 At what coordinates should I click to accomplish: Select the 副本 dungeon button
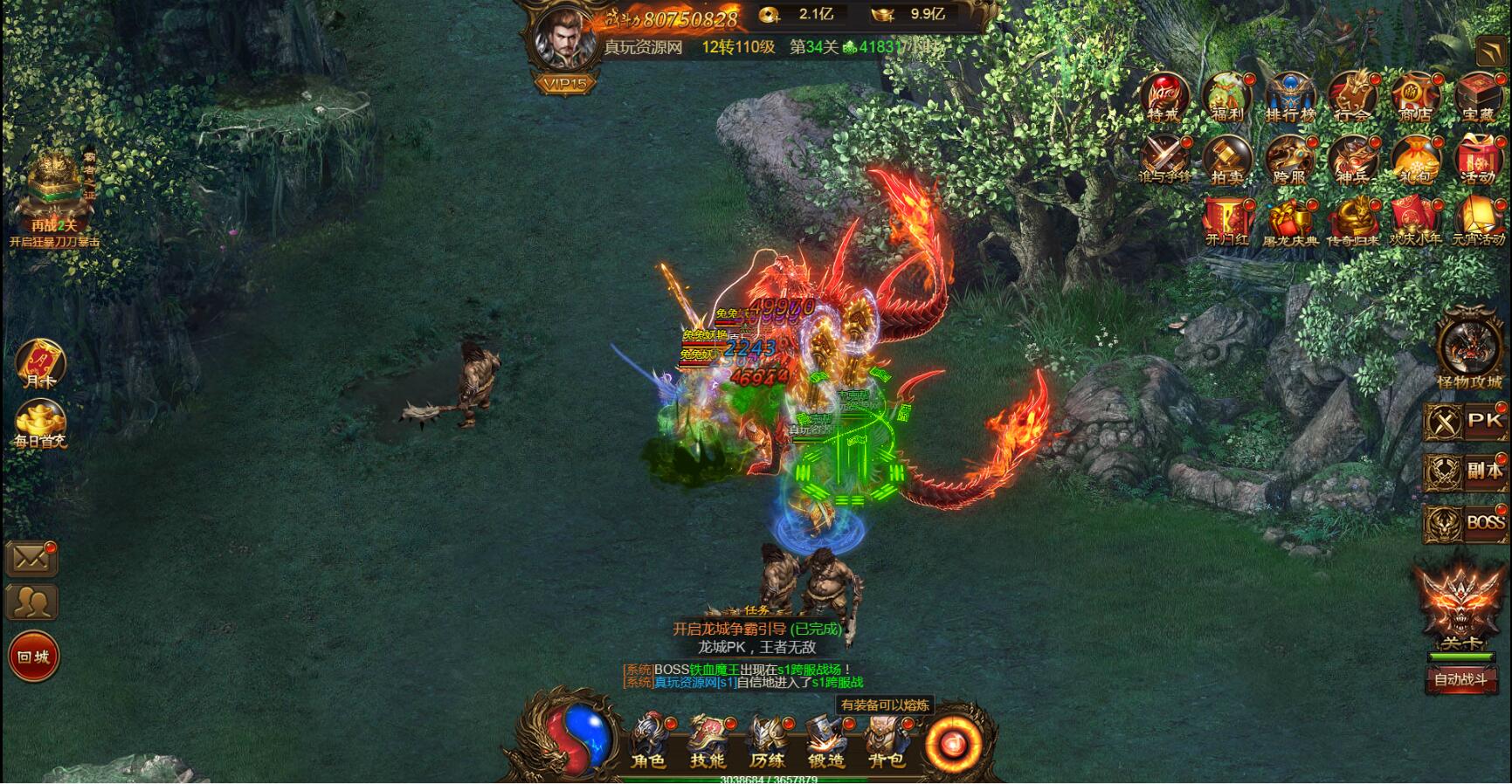[1467, 471]
